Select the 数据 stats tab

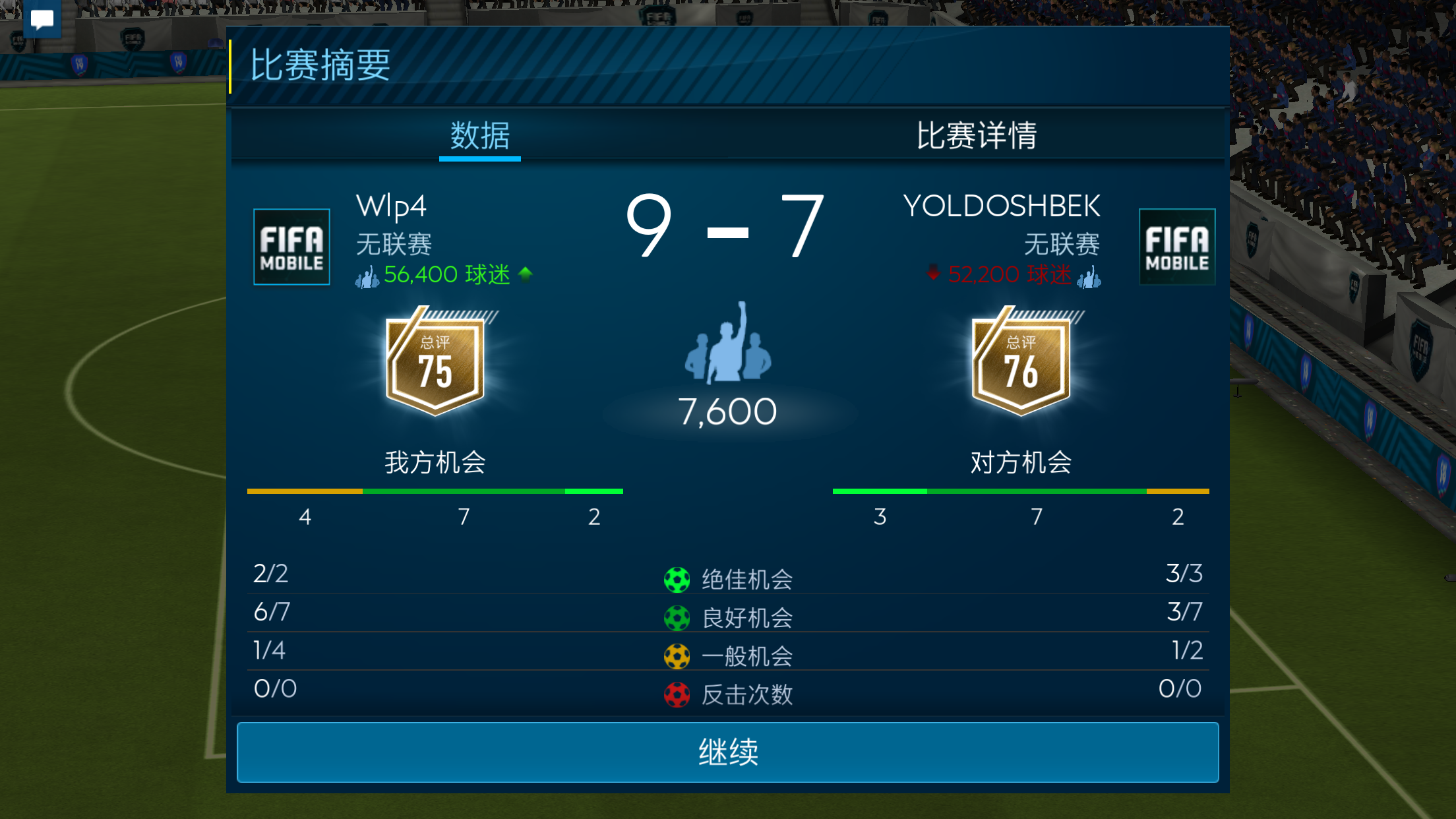480,136
